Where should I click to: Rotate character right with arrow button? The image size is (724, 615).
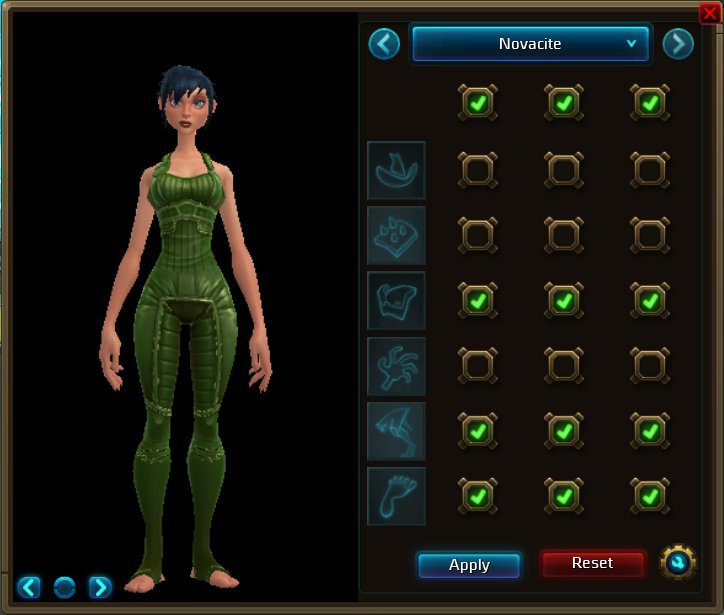coord(99,587)
